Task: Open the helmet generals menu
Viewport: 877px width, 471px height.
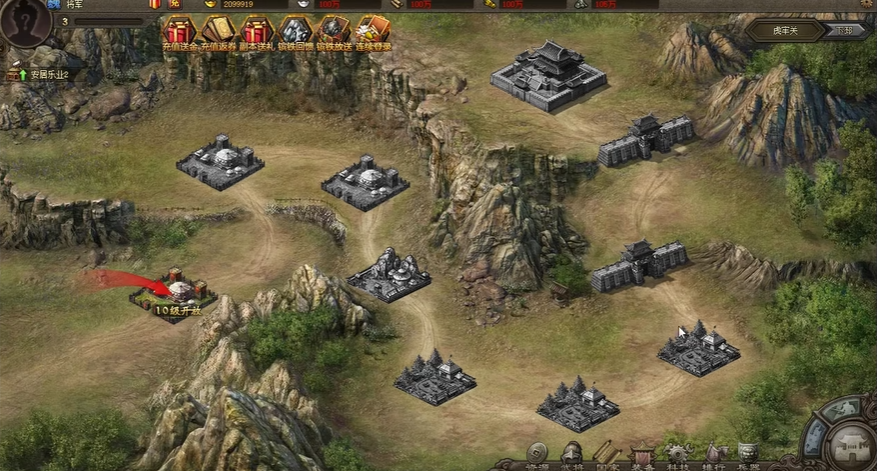Action: (572, 455)
